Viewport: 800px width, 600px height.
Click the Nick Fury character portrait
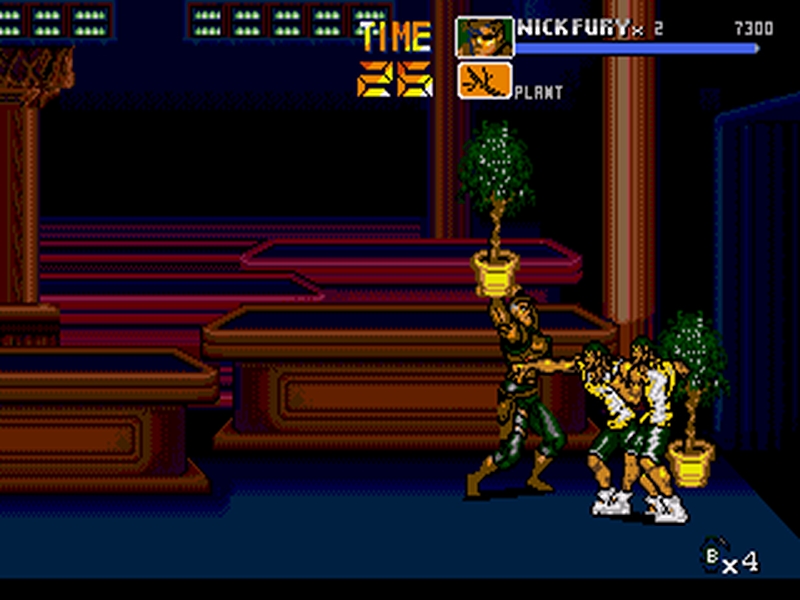coord(485,37)
